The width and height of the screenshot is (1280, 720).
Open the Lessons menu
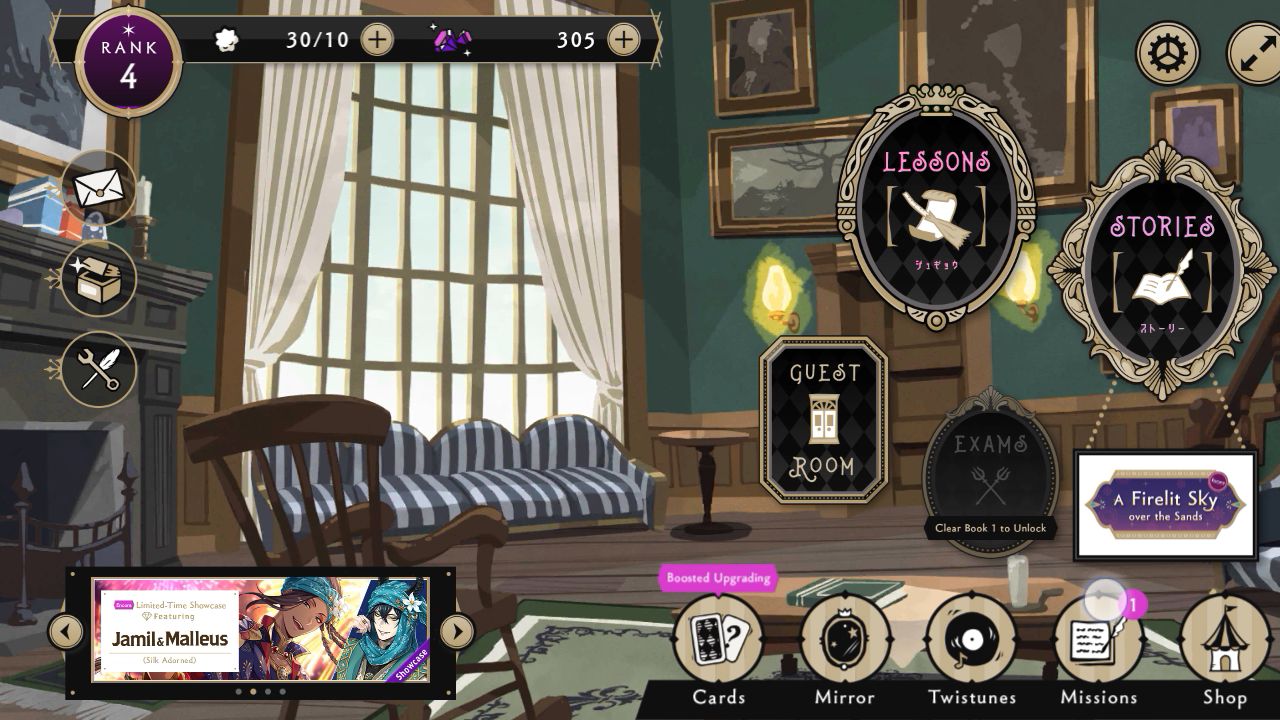click(x=936, y=208)
